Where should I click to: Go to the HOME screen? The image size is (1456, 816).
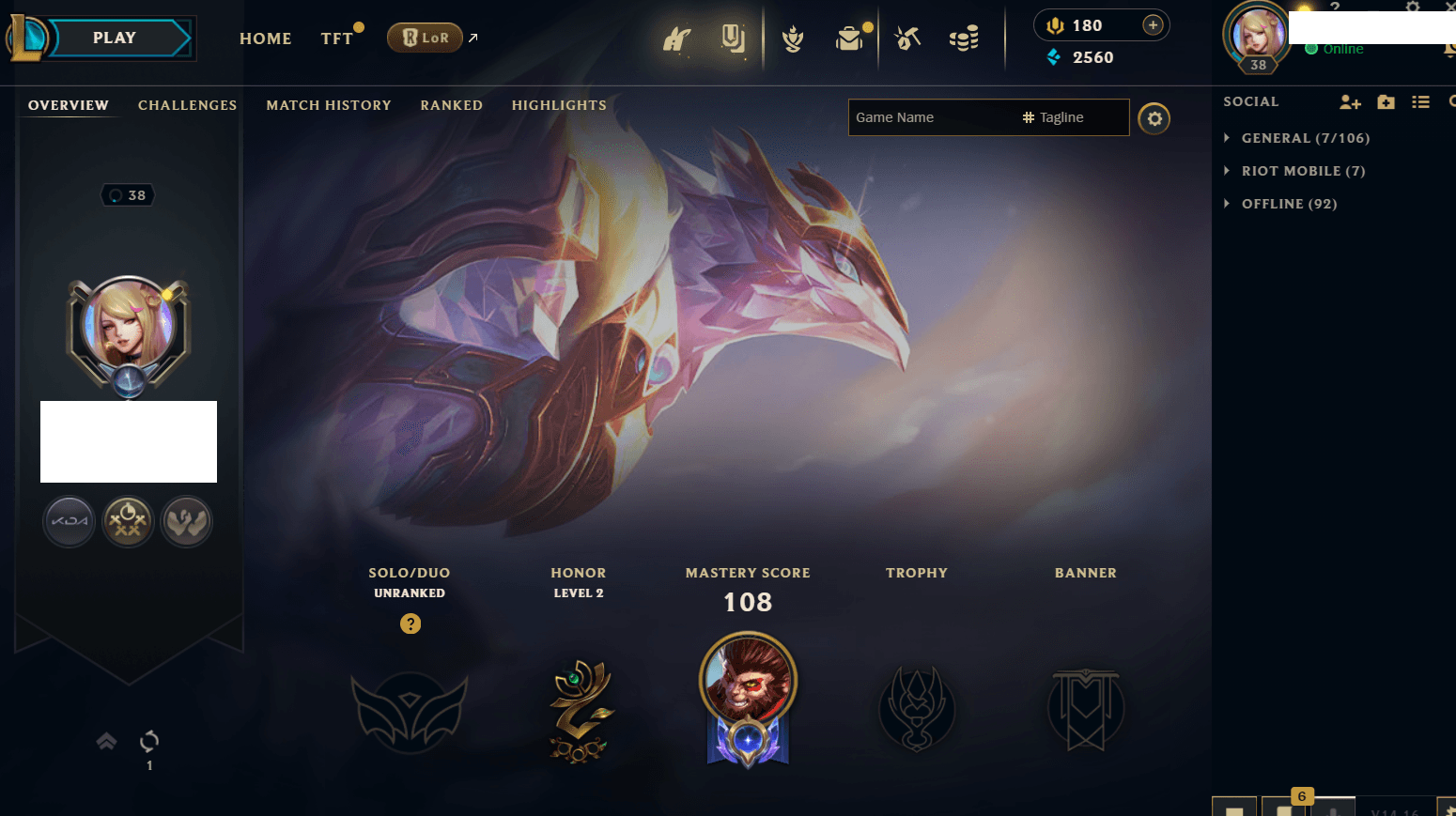(265, 38)
